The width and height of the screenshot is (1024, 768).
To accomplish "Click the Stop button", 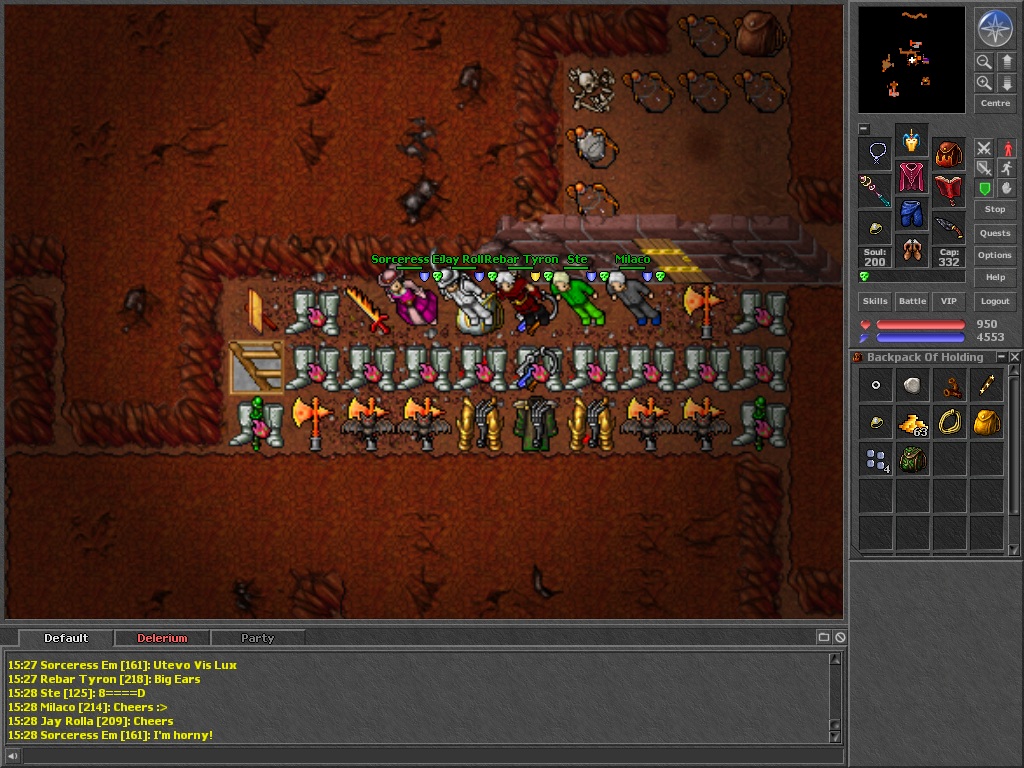I will point(994,209).
